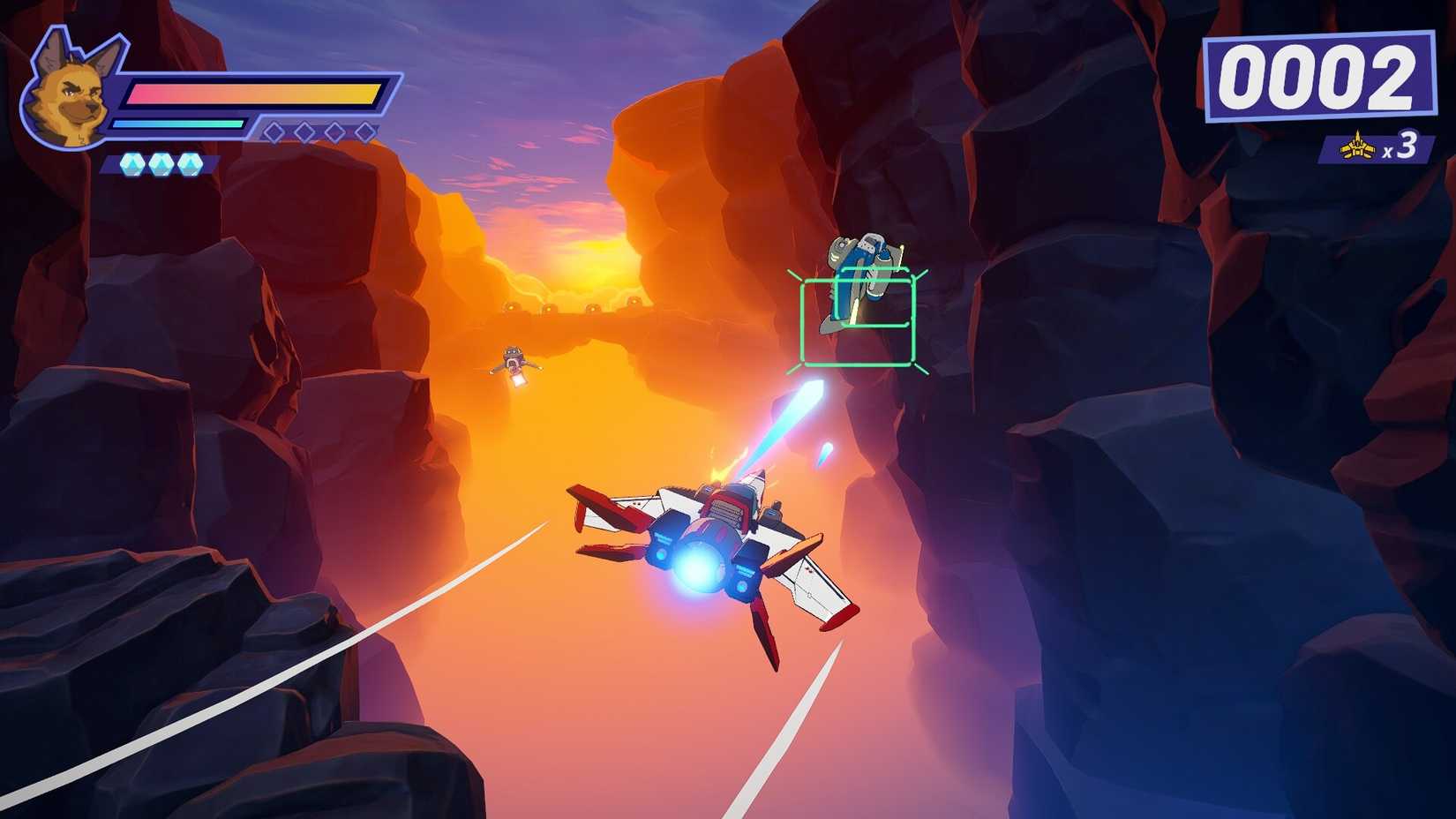Toggle the green targeting reticle

(x=858, y=322)
